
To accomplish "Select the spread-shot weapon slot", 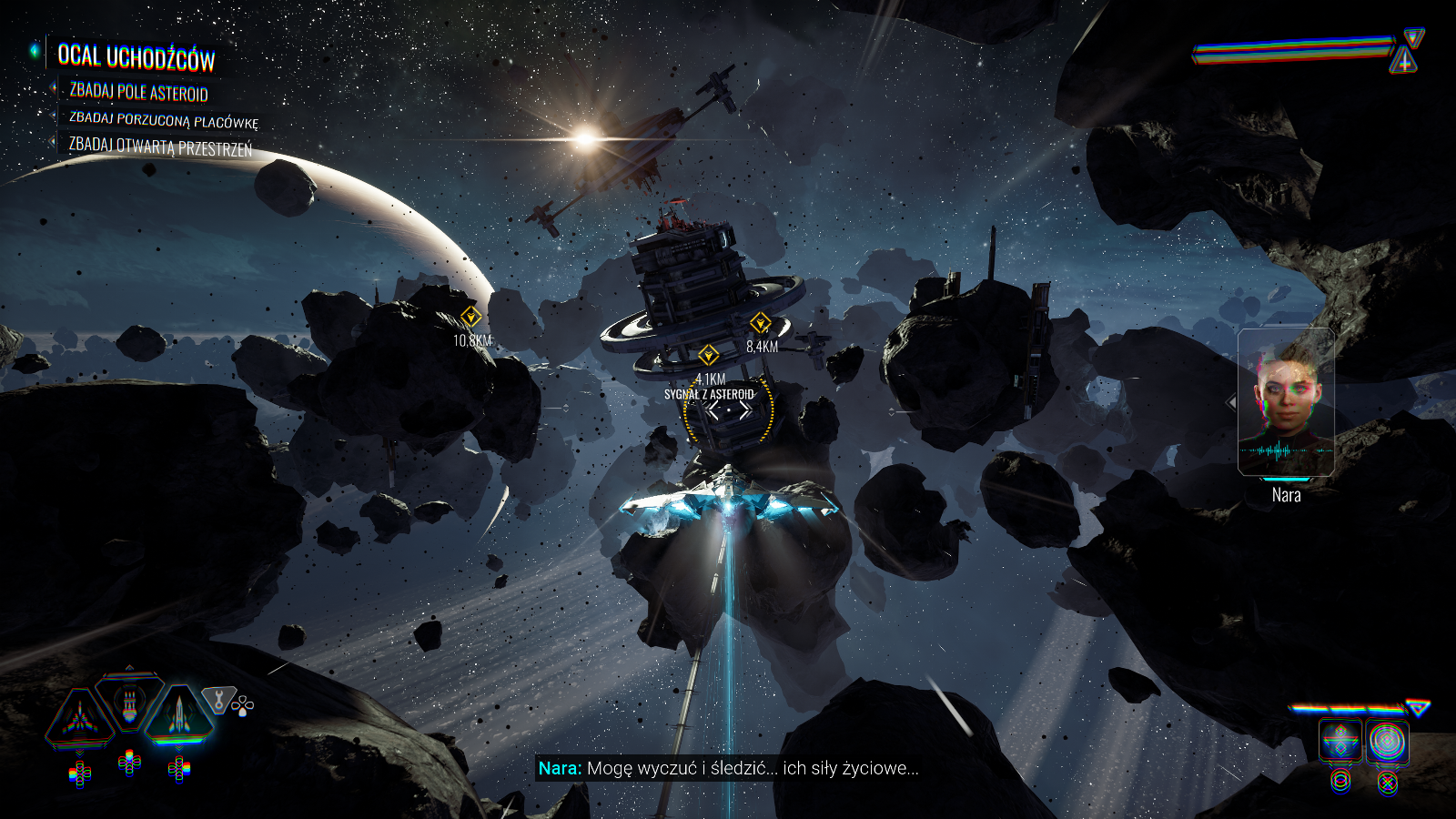I will 80,717.
